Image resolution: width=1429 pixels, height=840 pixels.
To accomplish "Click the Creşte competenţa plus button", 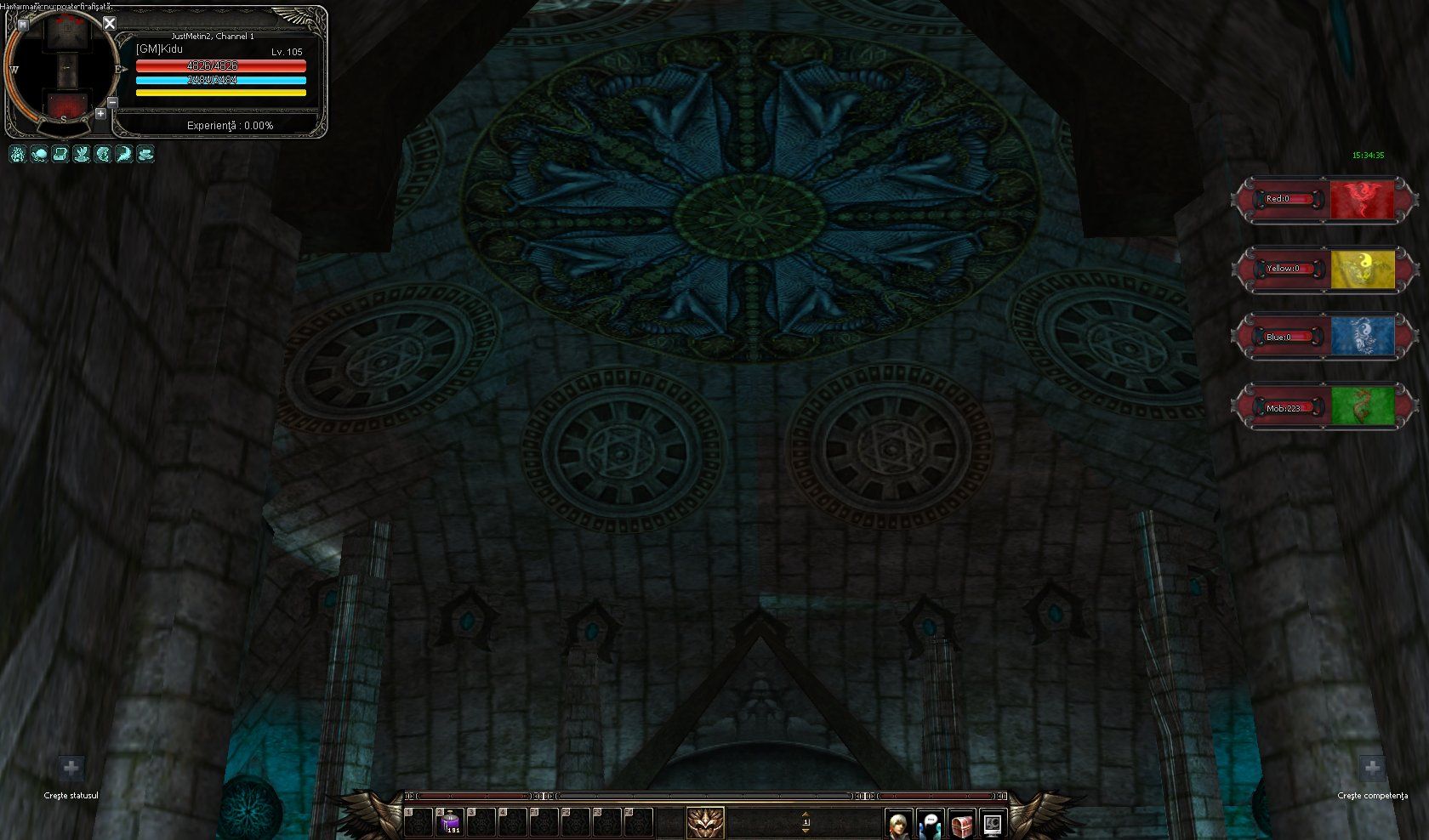I will pos(1372,769).
